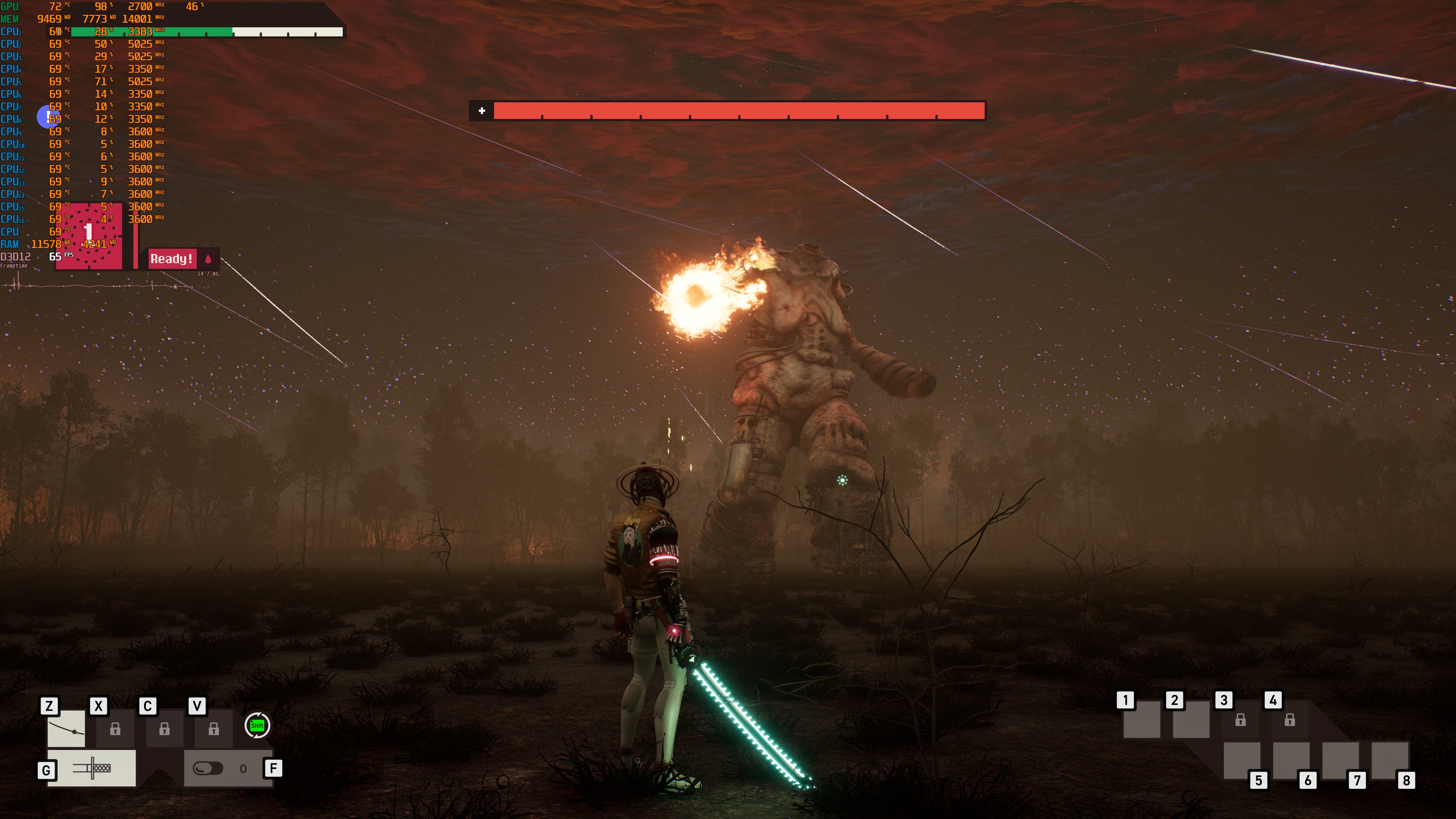Click the locked hotbar slot 3
The height and width of the screenshot is (819, 1456).
pyautogui.click(x=1240, y=720)
